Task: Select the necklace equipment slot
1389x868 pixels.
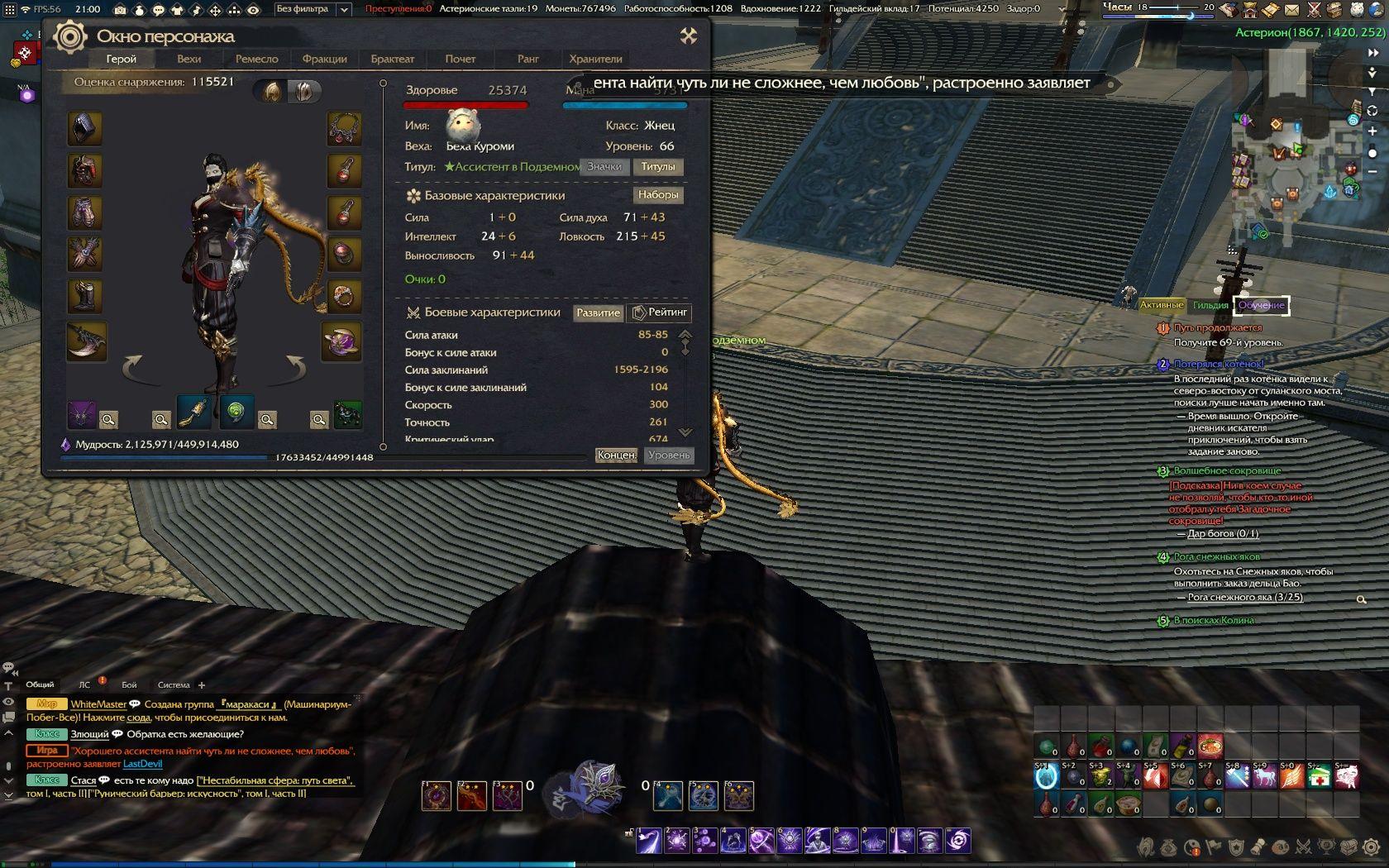Action: tap(344, 128)
